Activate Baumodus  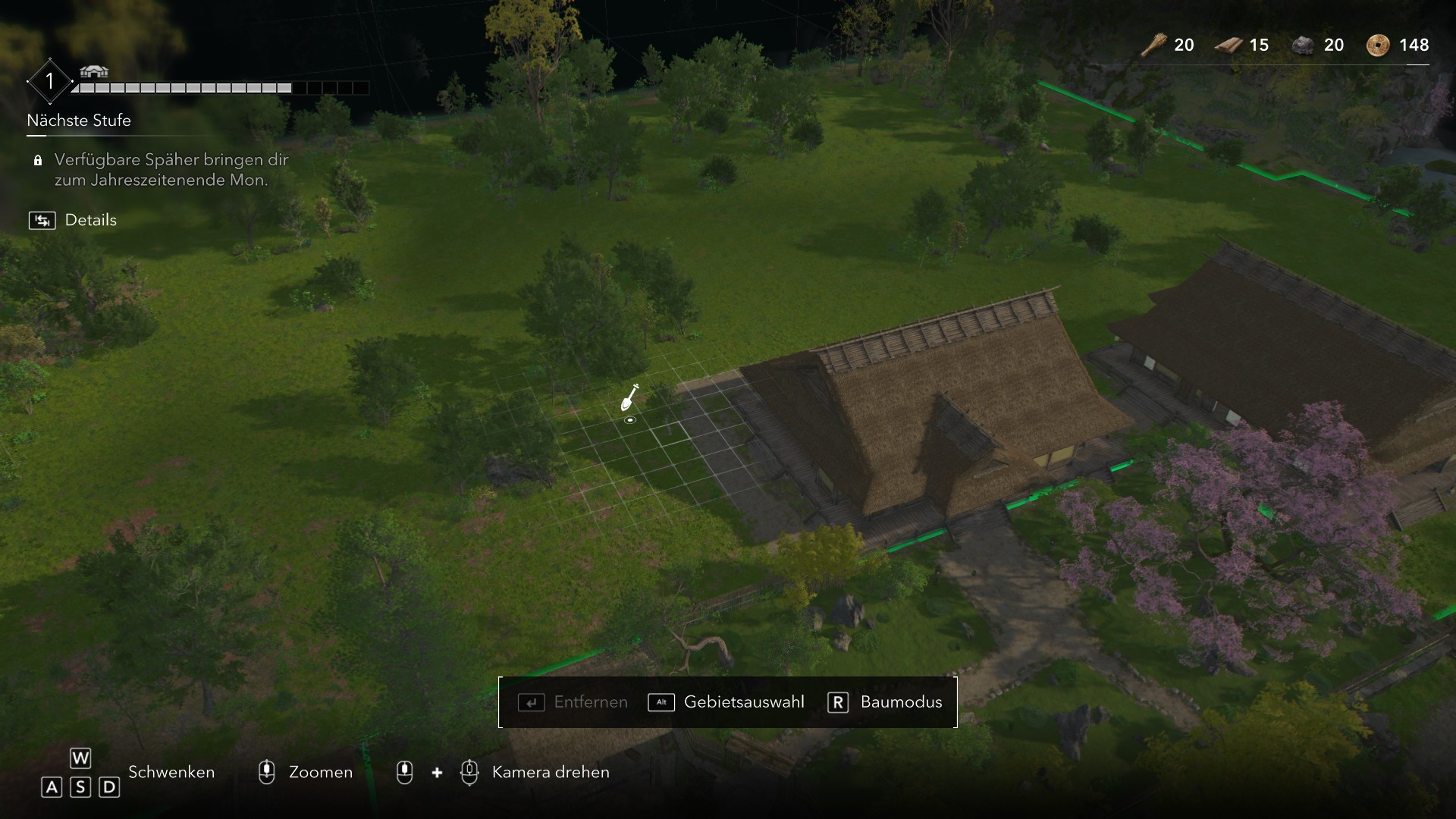coord(899,702)
